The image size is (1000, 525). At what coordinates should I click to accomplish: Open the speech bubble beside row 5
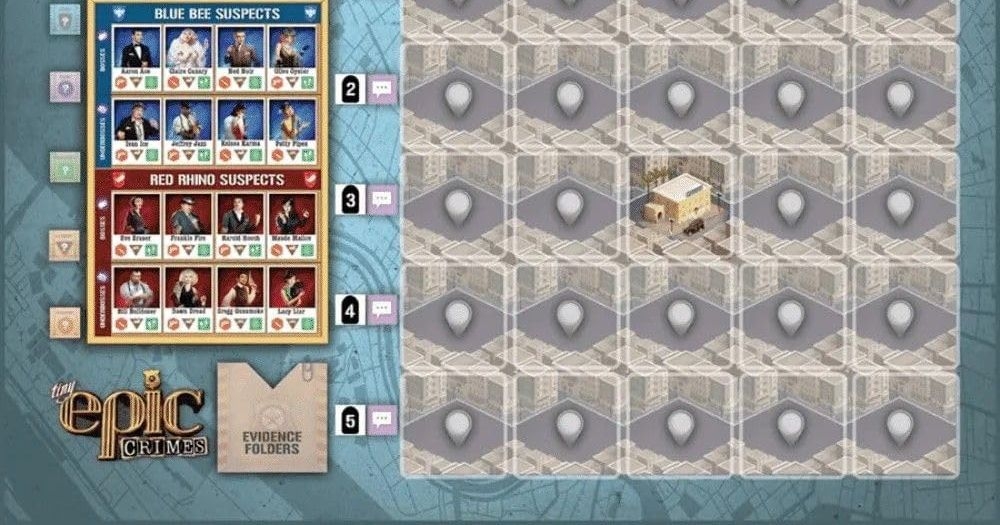tap(382, 421)
